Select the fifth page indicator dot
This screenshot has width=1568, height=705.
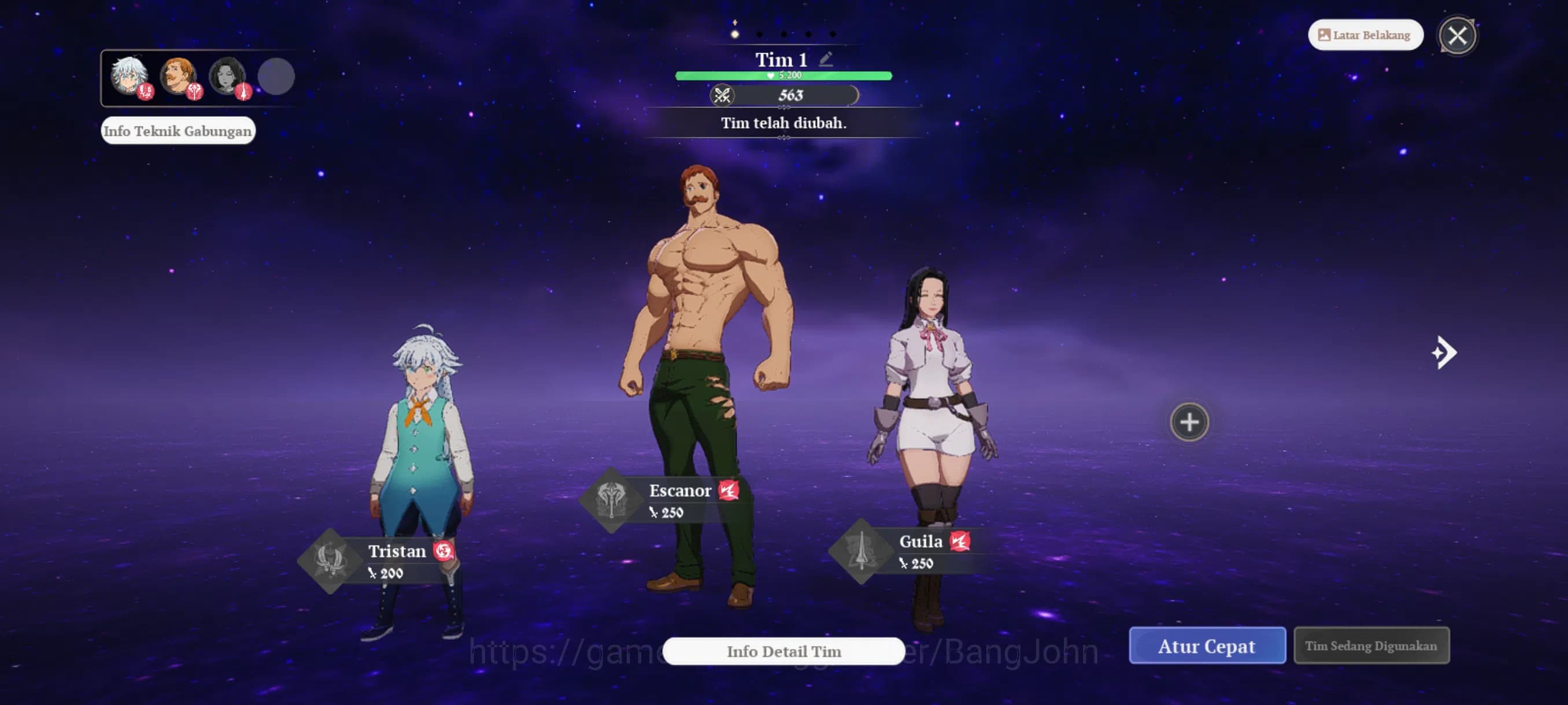click(x=833, y=35)
